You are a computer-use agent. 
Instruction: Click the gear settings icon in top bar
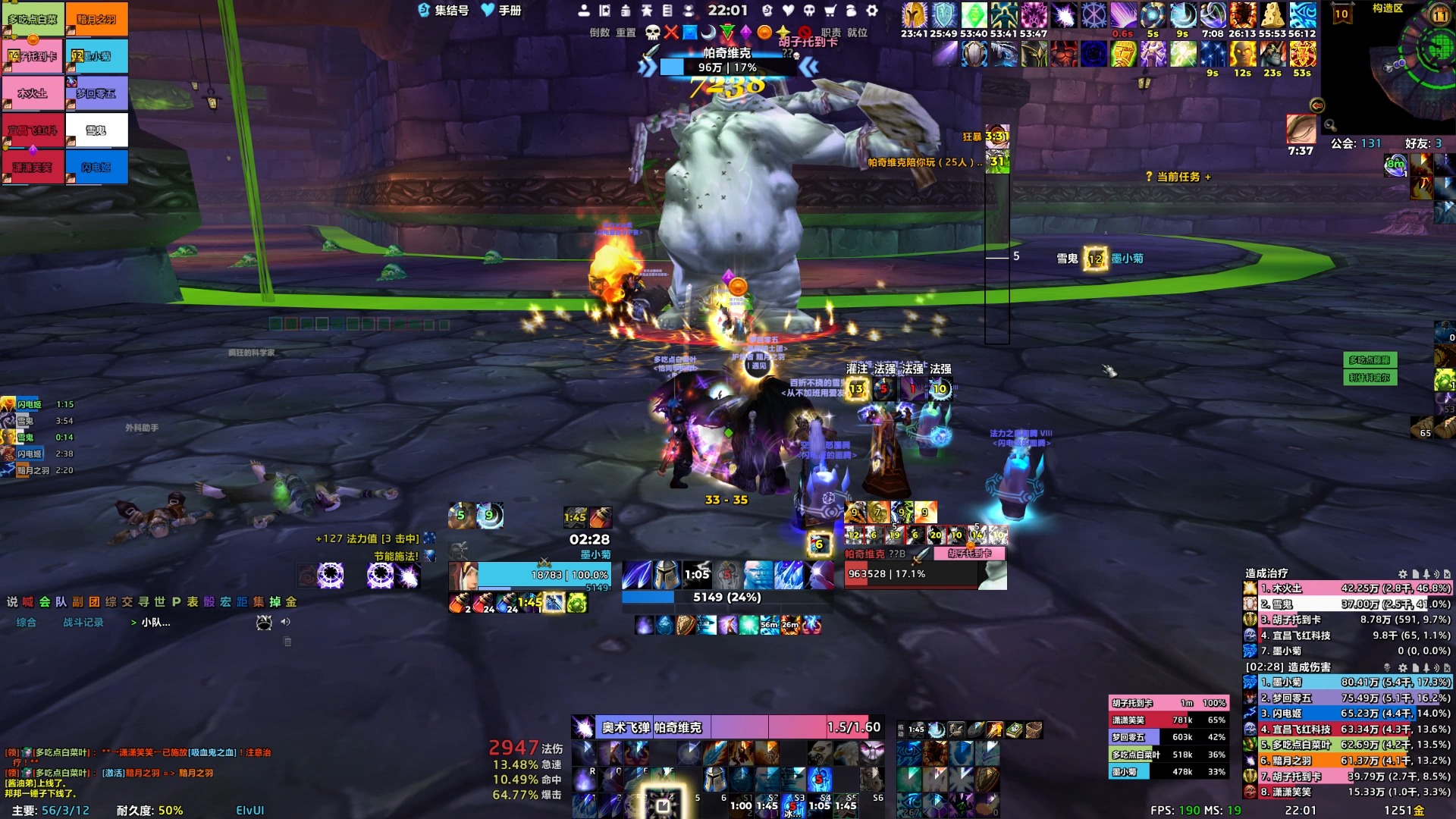pos(872,11)
